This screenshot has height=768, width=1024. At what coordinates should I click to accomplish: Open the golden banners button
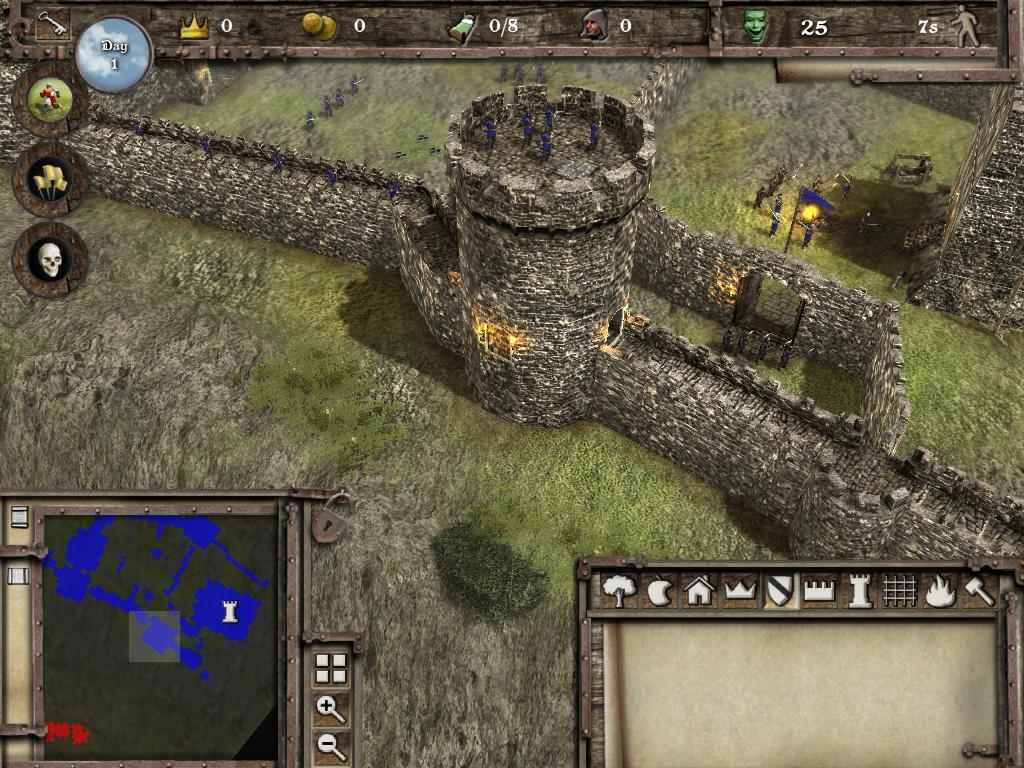click(49, 178)
